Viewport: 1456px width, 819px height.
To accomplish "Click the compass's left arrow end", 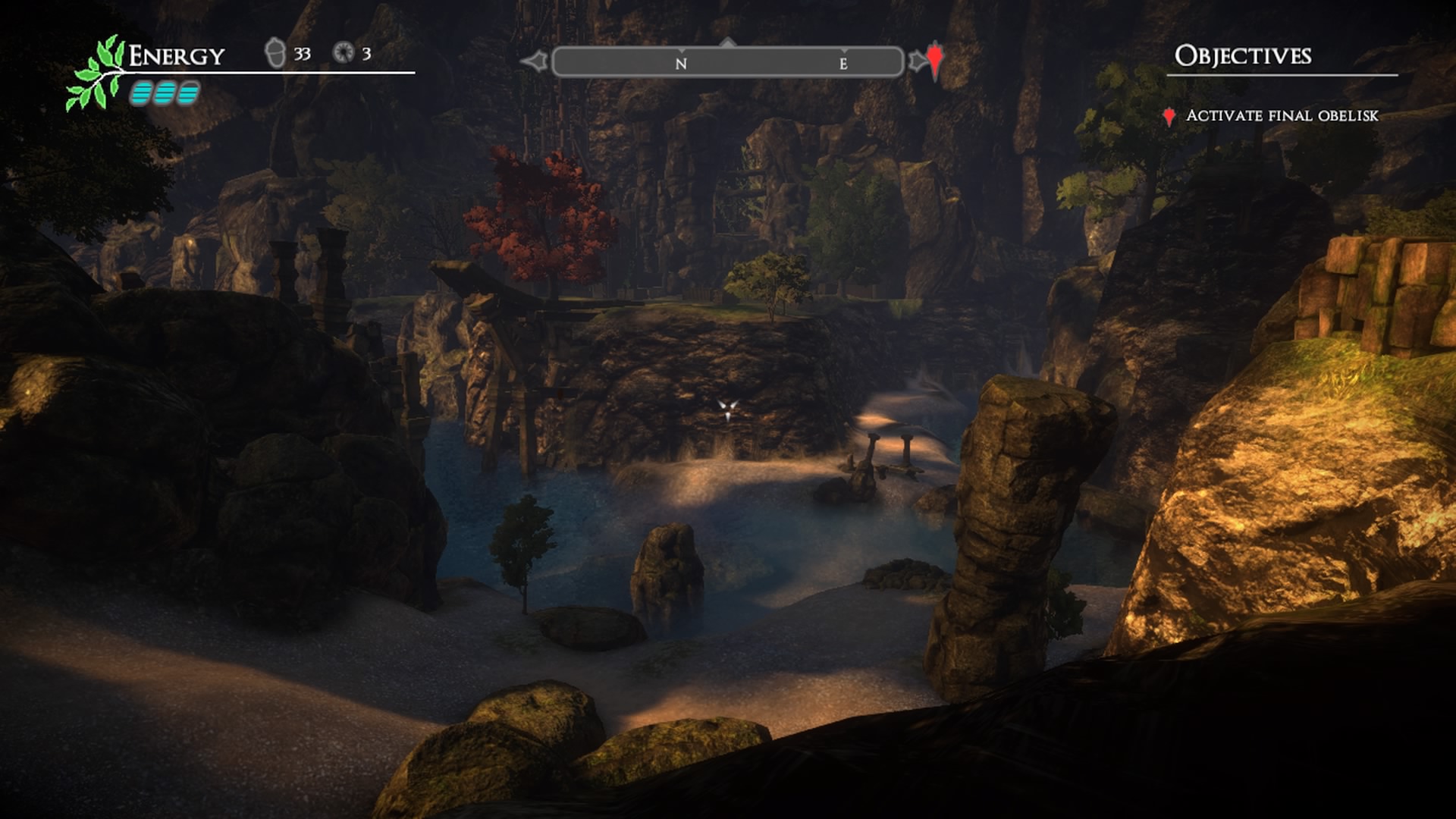I will click(535, 61).
